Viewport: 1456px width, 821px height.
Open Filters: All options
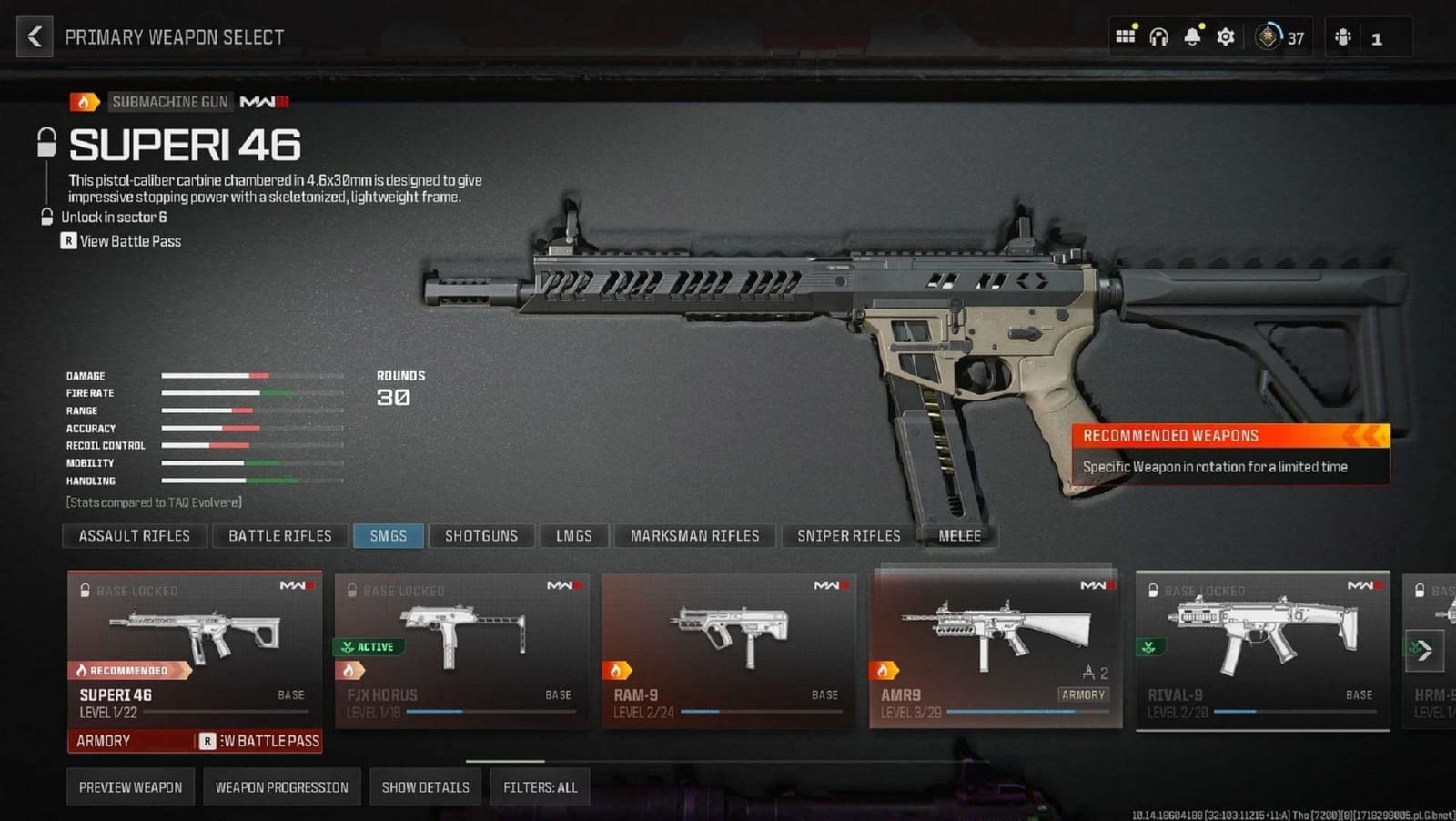[x=539, y=786]
